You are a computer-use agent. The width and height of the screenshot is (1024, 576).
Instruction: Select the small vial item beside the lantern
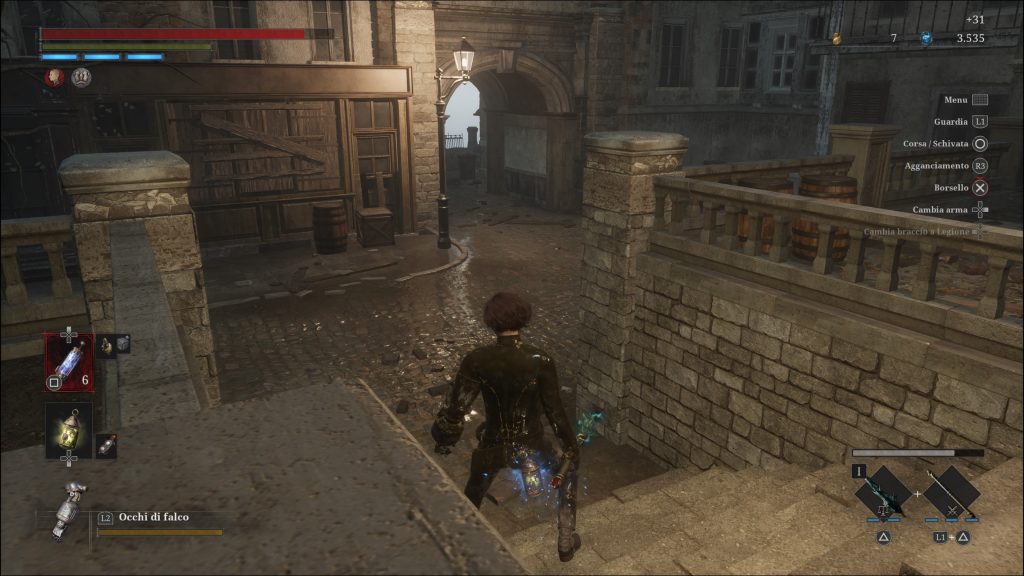(106, 446)
